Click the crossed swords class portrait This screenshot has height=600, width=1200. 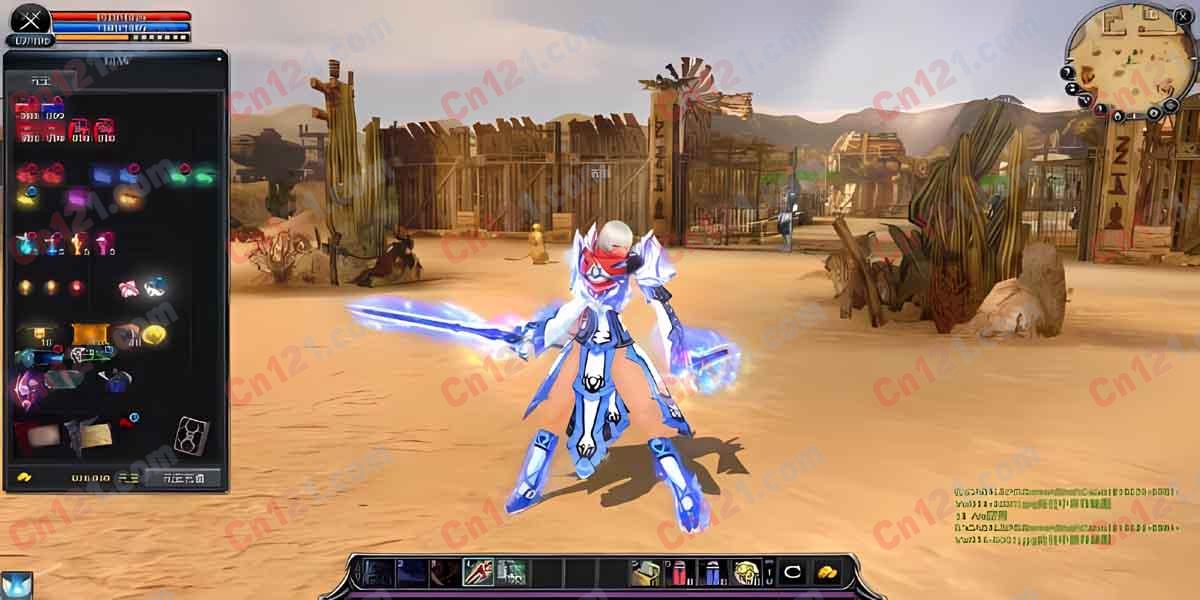coord(30,19)
